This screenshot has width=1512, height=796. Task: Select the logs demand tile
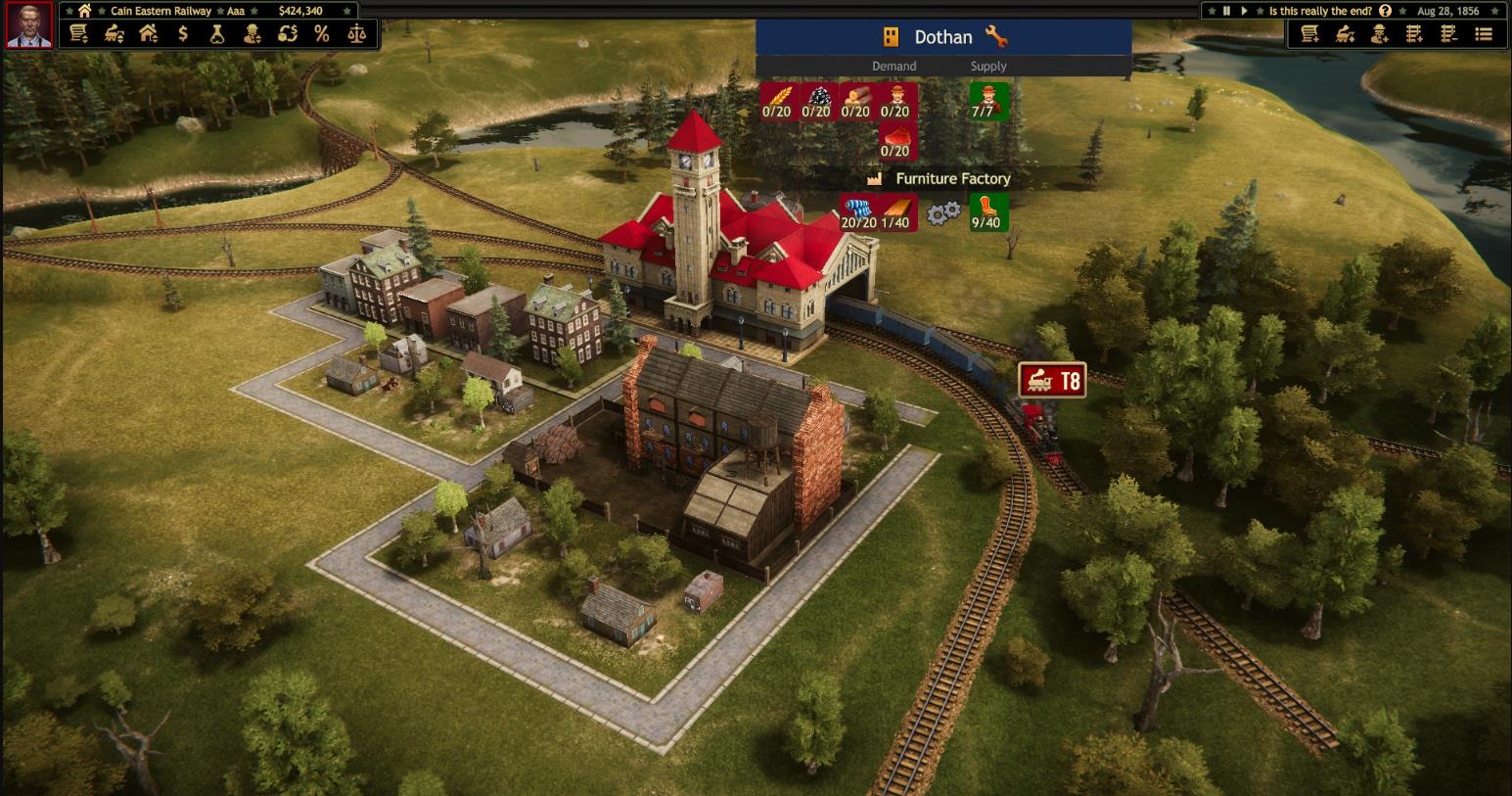[855, 101]
